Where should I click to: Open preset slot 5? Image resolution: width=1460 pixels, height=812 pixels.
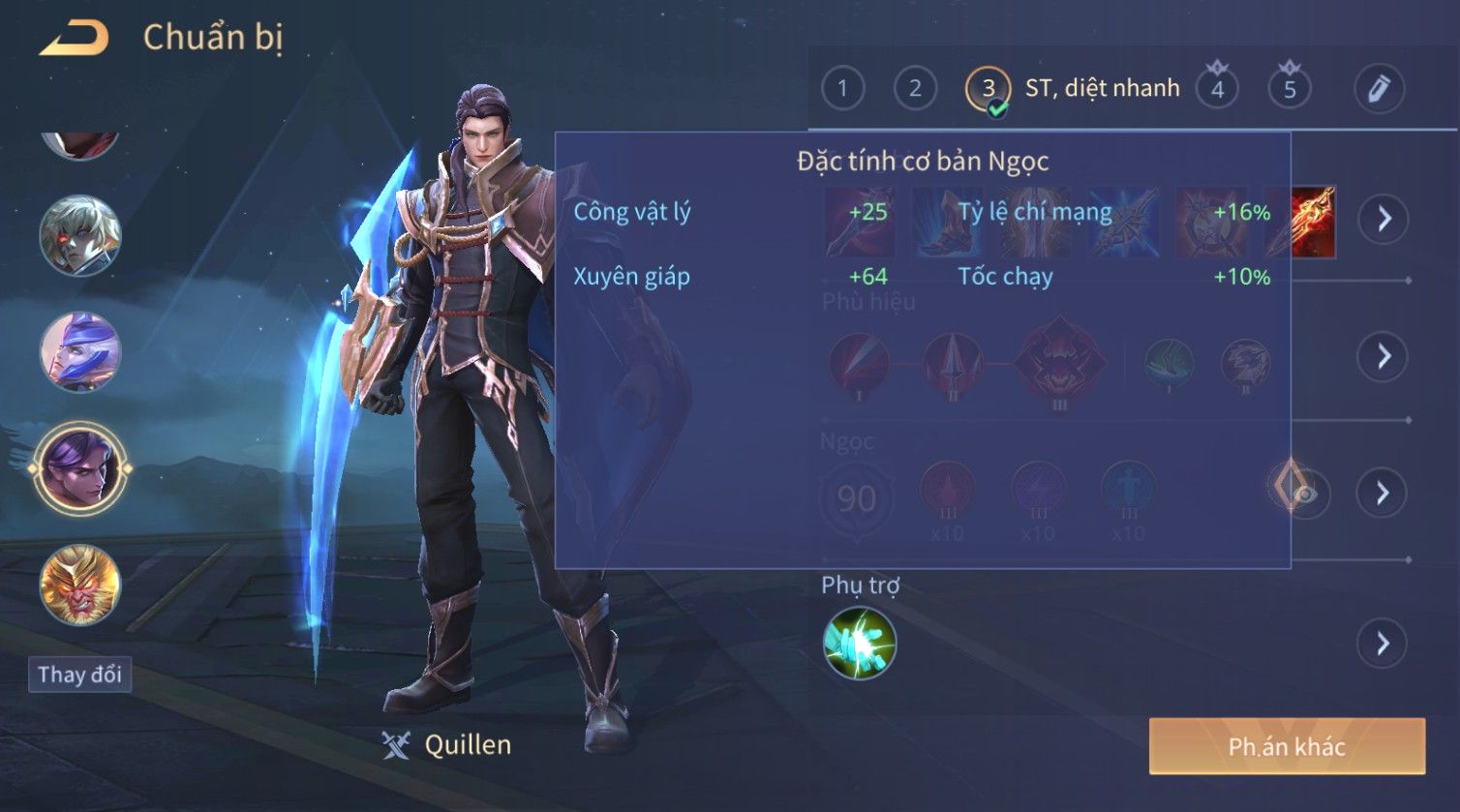tap(1289, 89)
